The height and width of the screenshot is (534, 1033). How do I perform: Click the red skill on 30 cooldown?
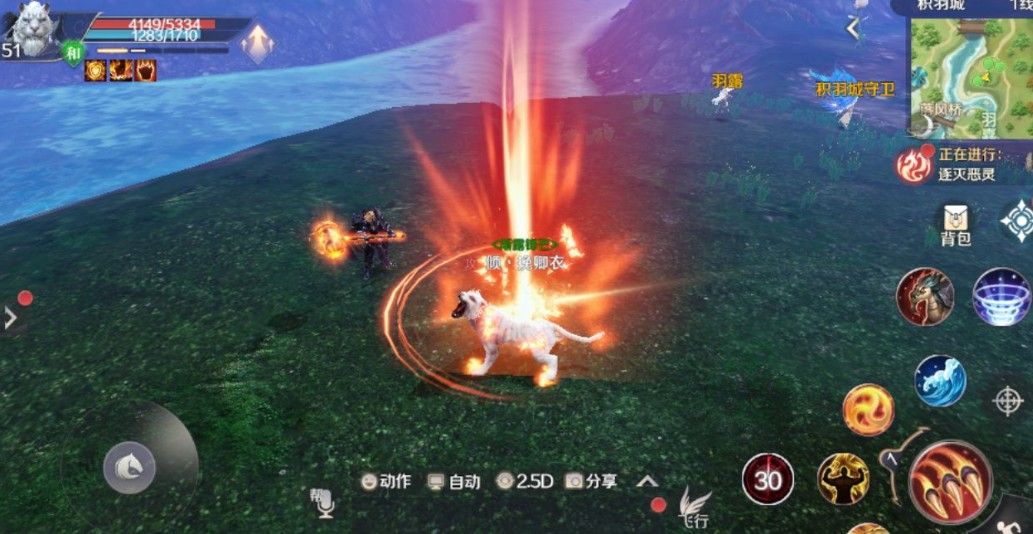click(768, 479)
